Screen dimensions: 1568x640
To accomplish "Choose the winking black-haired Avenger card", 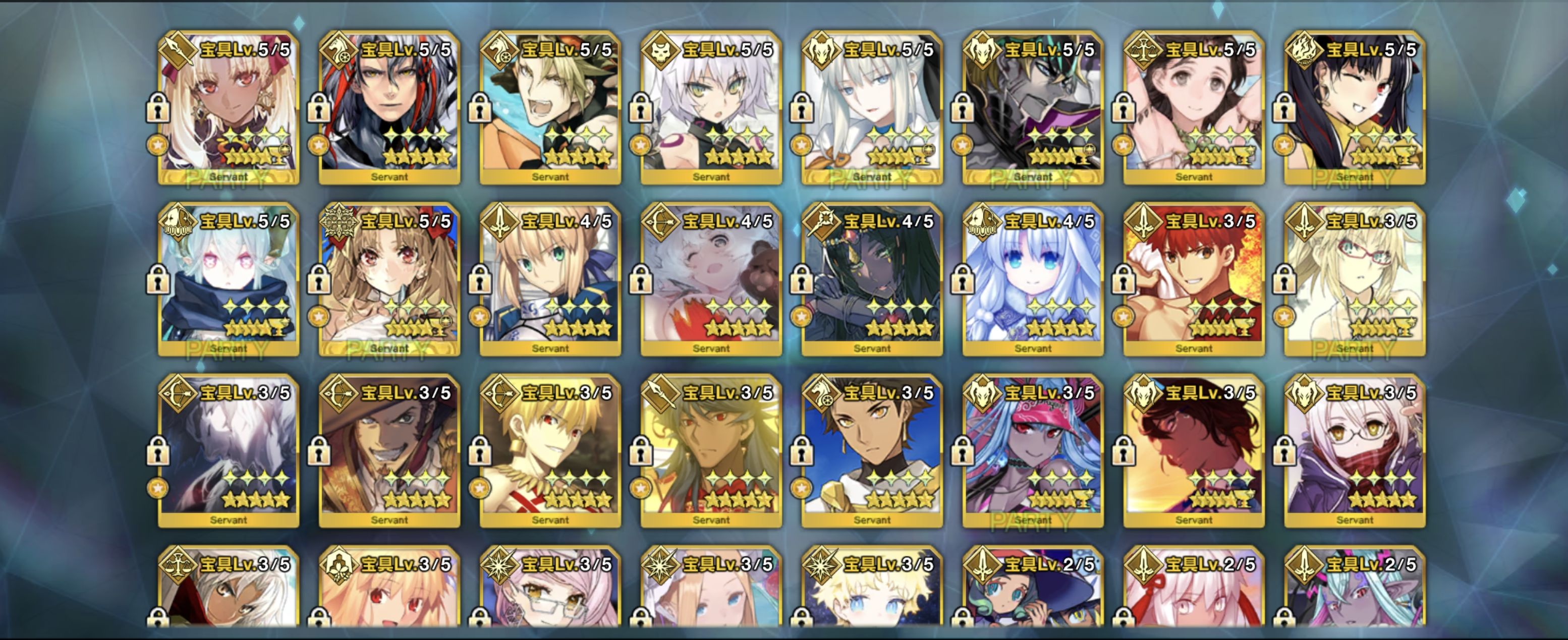I will point(1355,108).
